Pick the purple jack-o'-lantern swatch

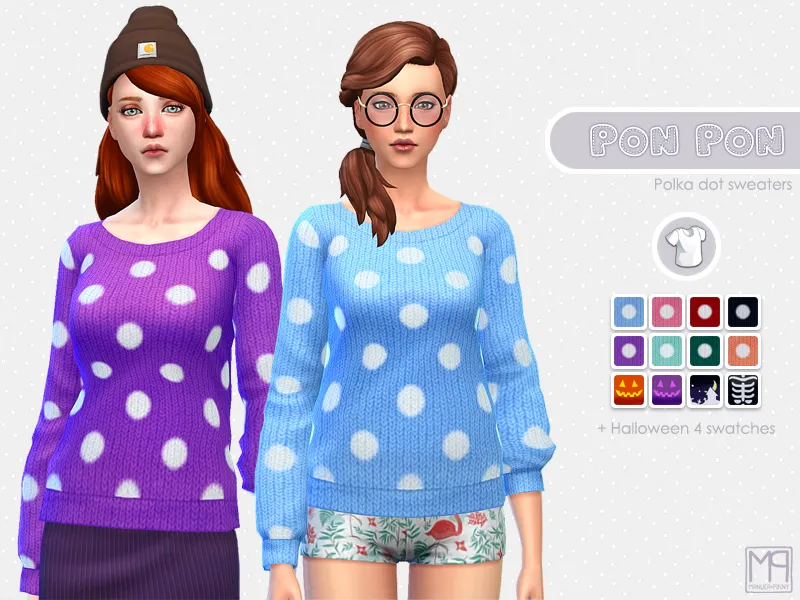[x=666, y=388]
